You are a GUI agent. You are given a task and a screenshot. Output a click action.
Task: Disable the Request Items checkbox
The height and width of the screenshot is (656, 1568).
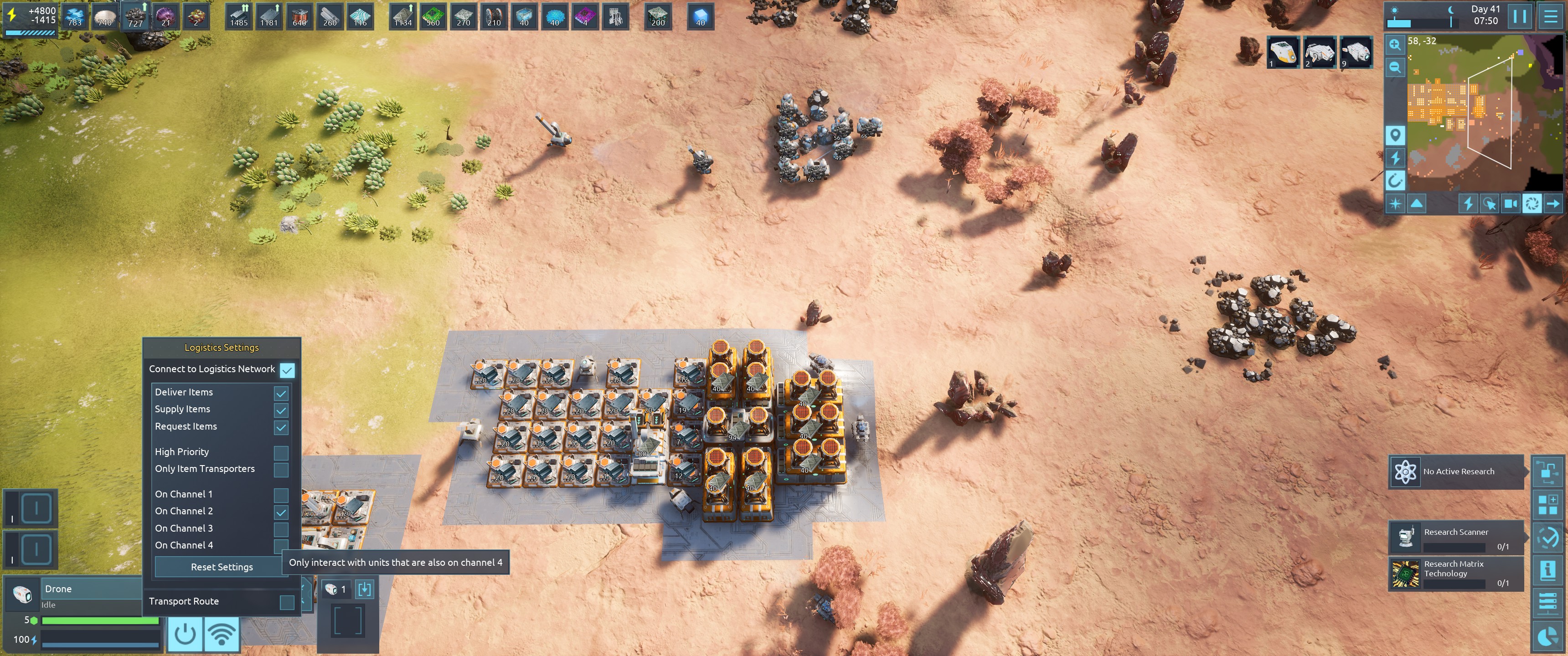(281, 427)
